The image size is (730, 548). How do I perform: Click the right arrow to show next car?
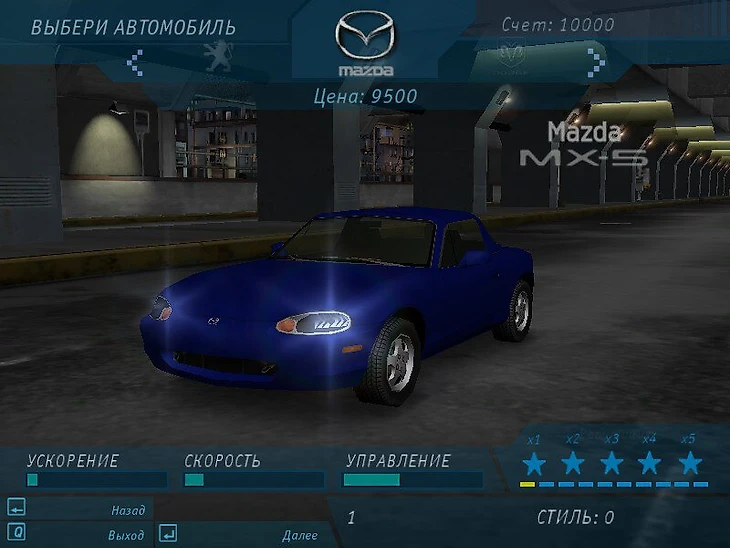pyautogui.click(x=596, y=62)
